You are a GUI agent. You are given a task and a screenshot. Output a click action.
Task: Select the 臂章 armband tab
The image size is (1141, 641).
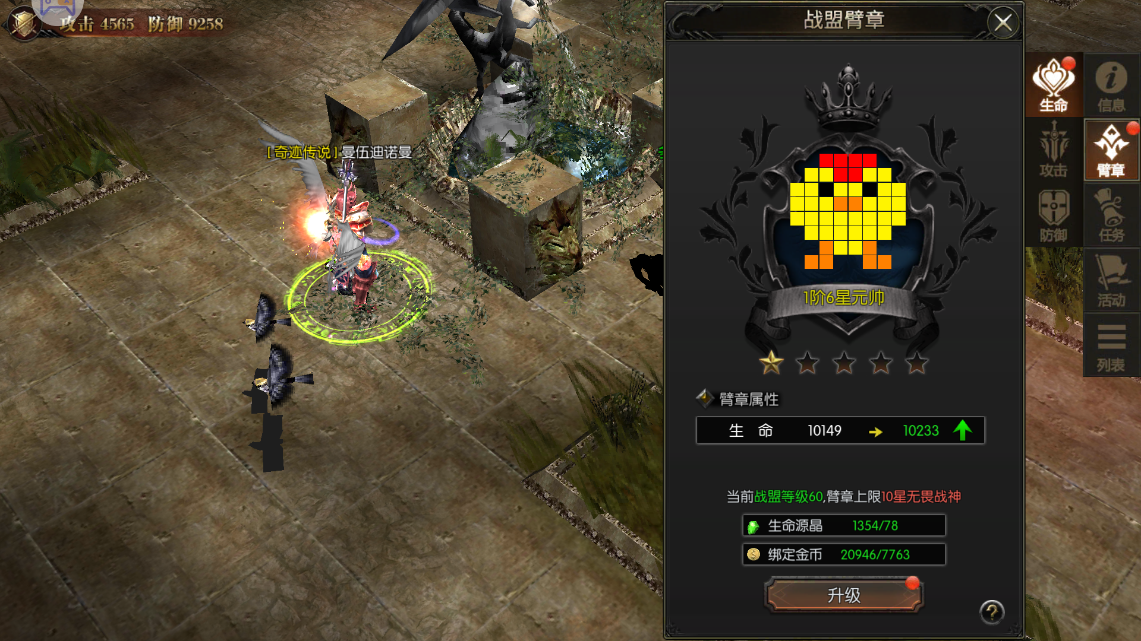1111,151
